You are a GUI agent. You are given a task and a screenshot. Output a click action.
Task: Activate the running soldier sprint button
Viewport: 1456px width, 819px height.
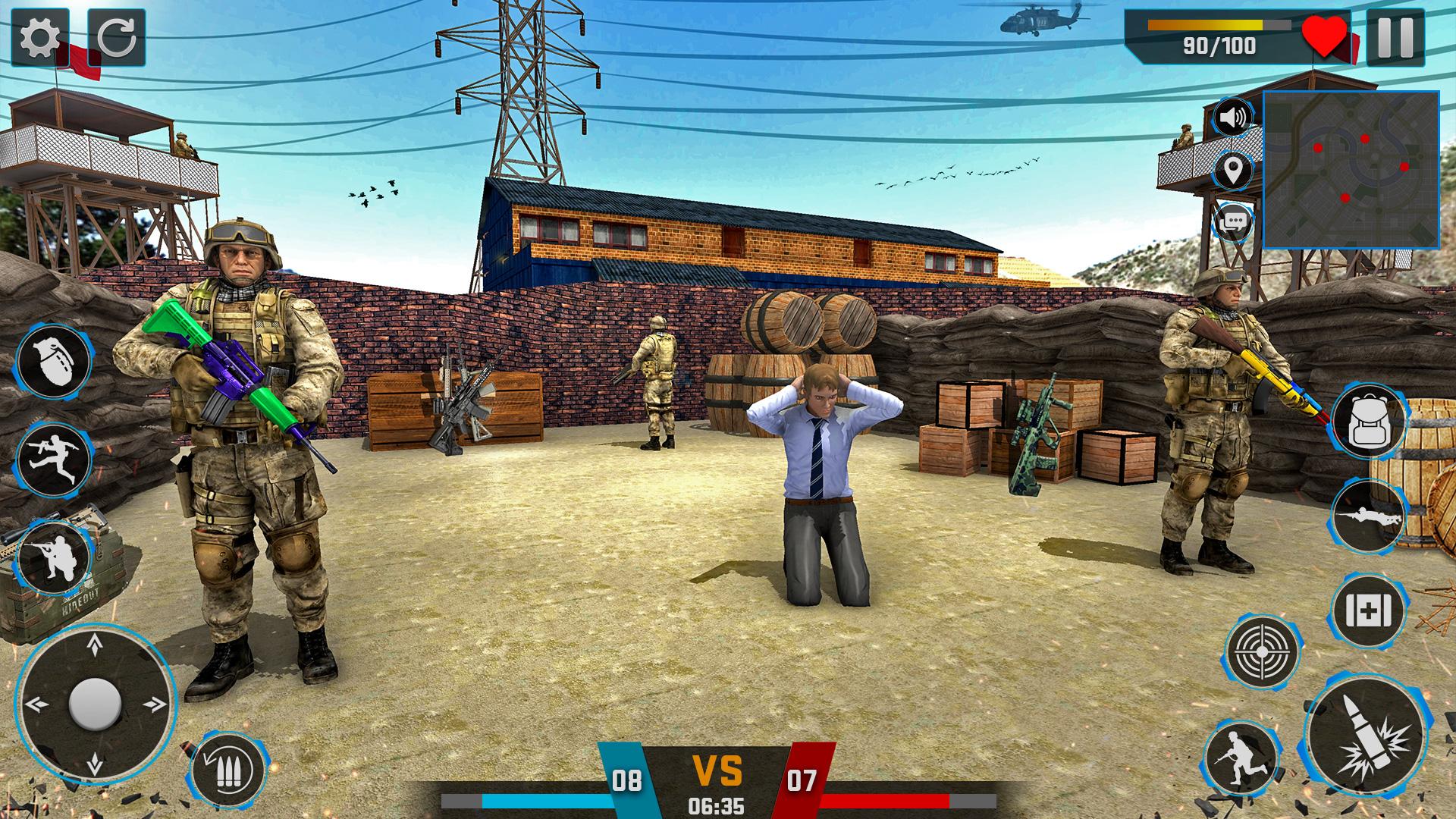pos(1241,758)
